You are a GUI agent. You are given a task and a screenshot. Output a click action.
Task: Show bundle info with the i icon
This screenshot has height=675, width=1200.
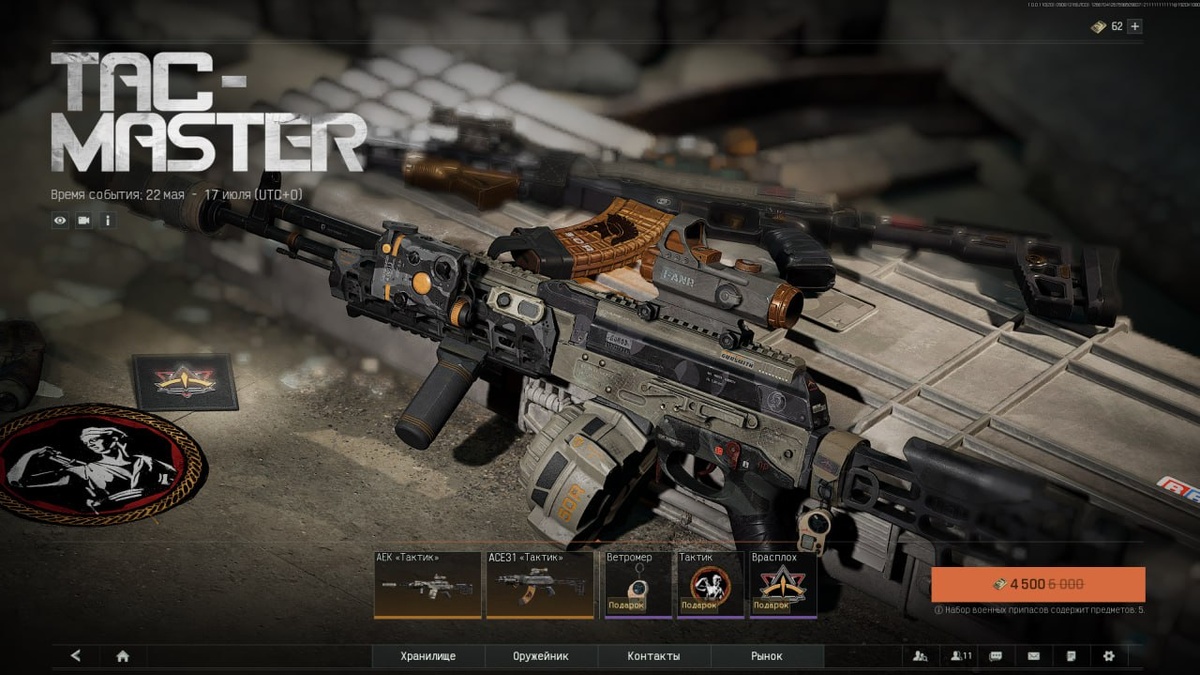point(108,220)
